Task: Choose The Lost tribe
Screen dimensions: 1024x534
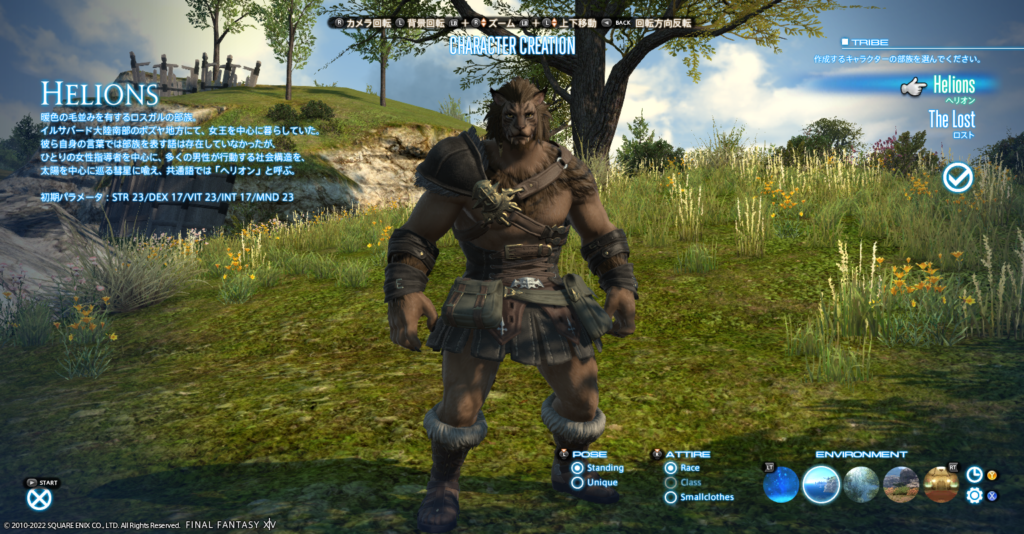Action: (x=951, y=120)
